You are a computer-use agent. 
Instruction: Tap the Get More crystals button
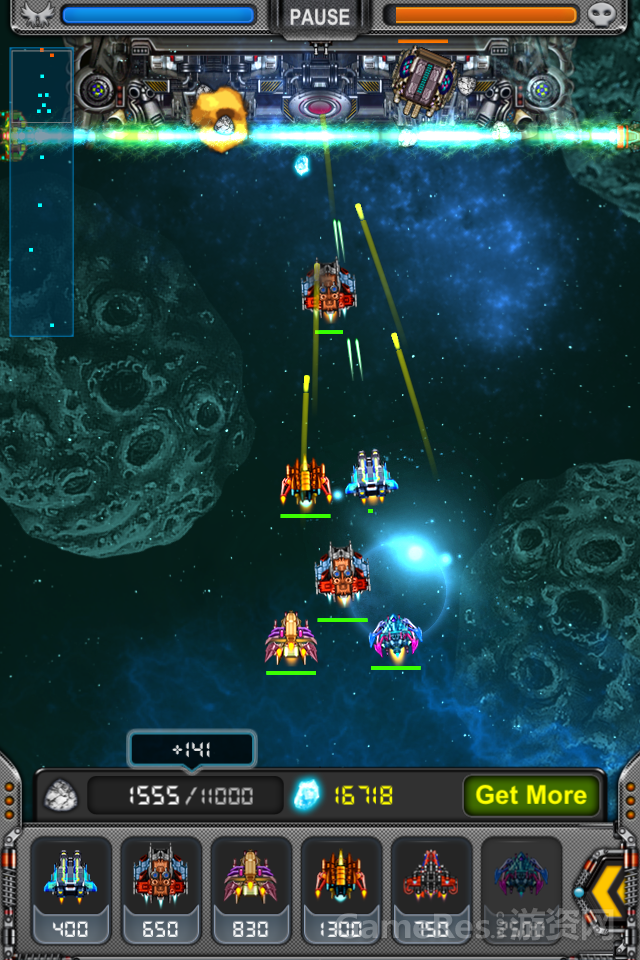click(x=531, y=795)
